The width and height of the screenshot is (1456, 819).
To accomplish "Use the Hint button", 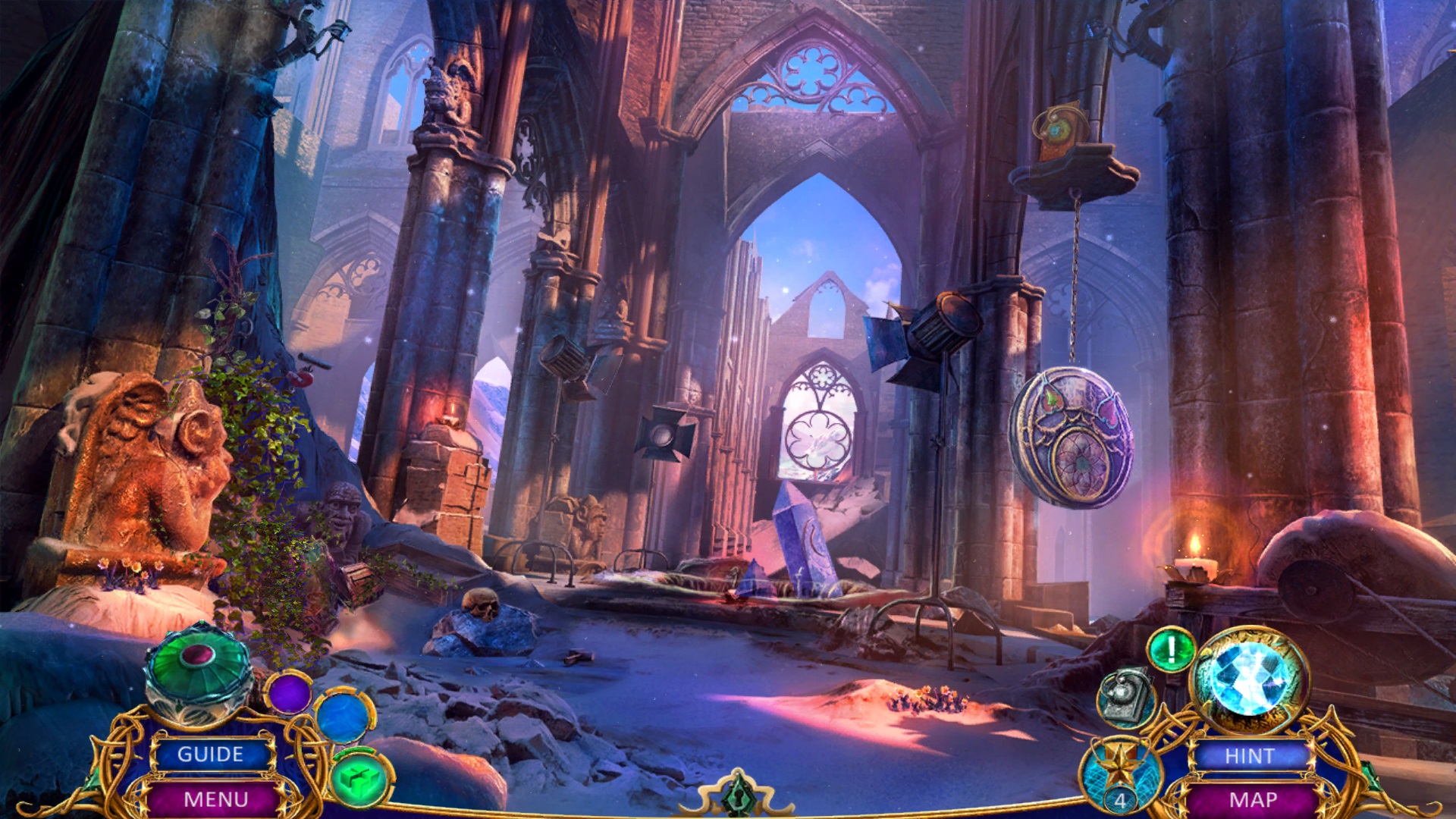I will click(x=1250, y=756).
